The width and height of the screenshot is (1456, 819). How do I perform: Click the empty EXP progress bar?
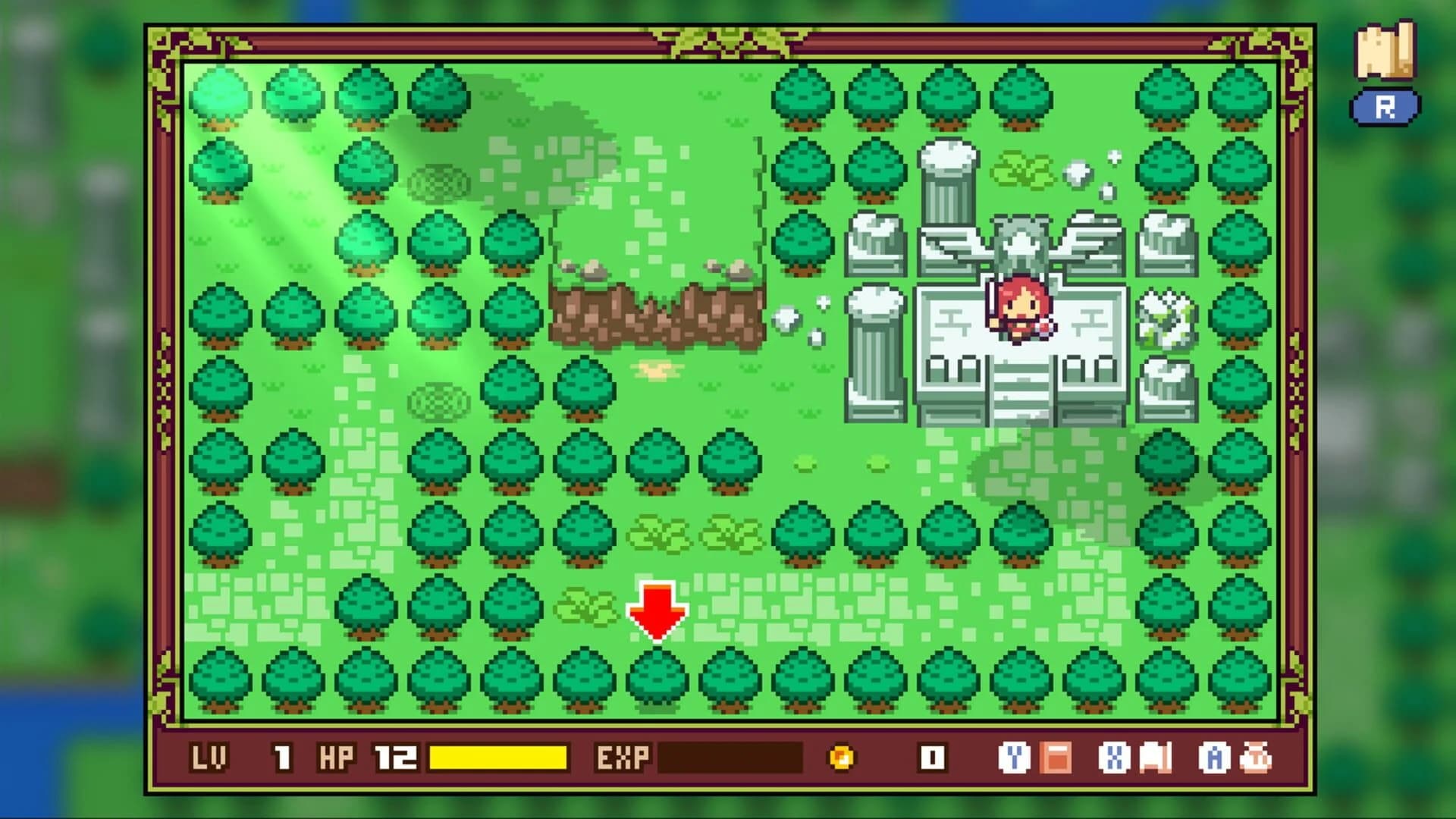tap(732, 758)
